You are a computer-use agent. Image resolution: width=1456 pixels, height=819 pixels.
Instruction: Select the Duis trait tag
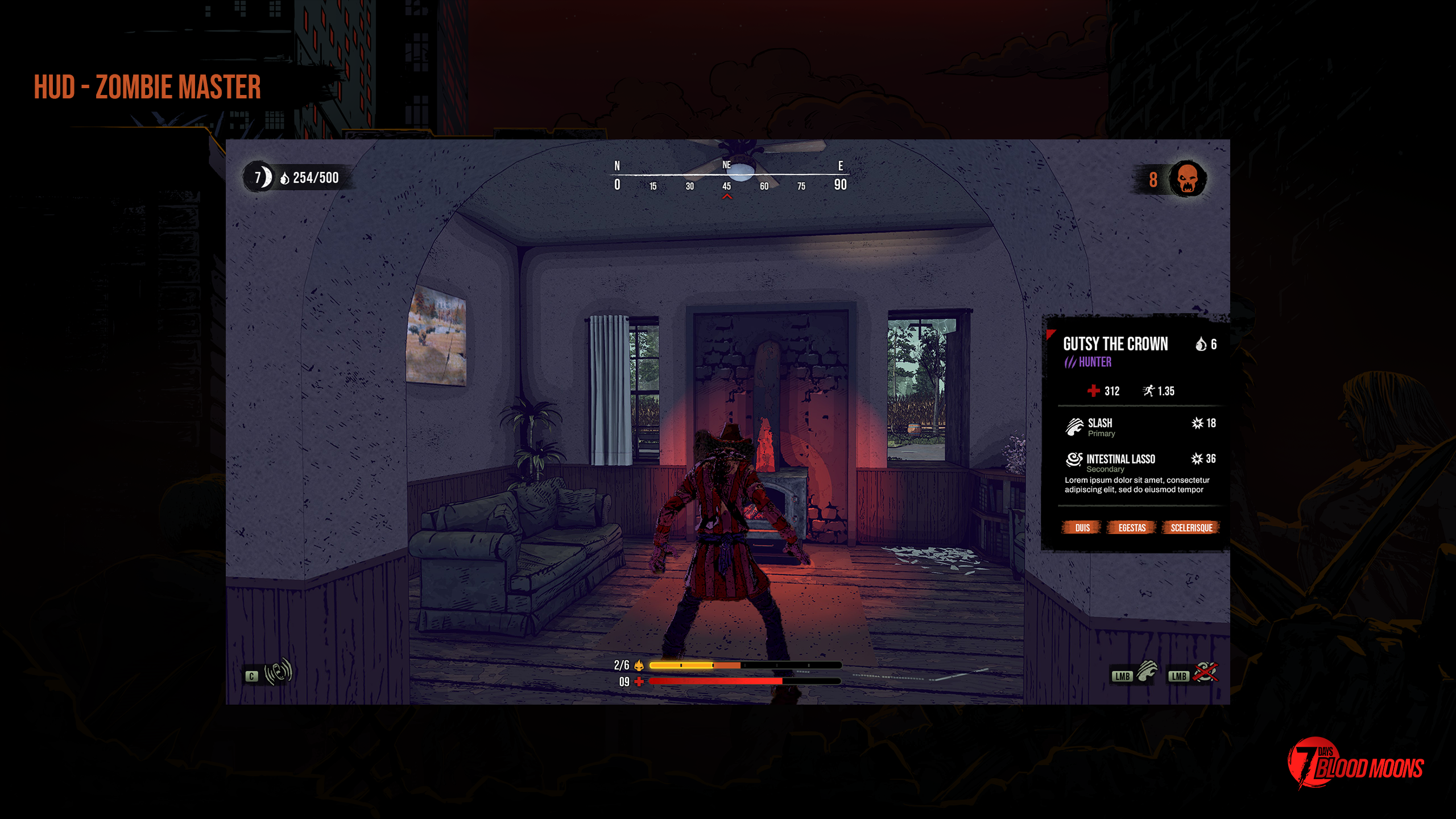pos(1082,527)
